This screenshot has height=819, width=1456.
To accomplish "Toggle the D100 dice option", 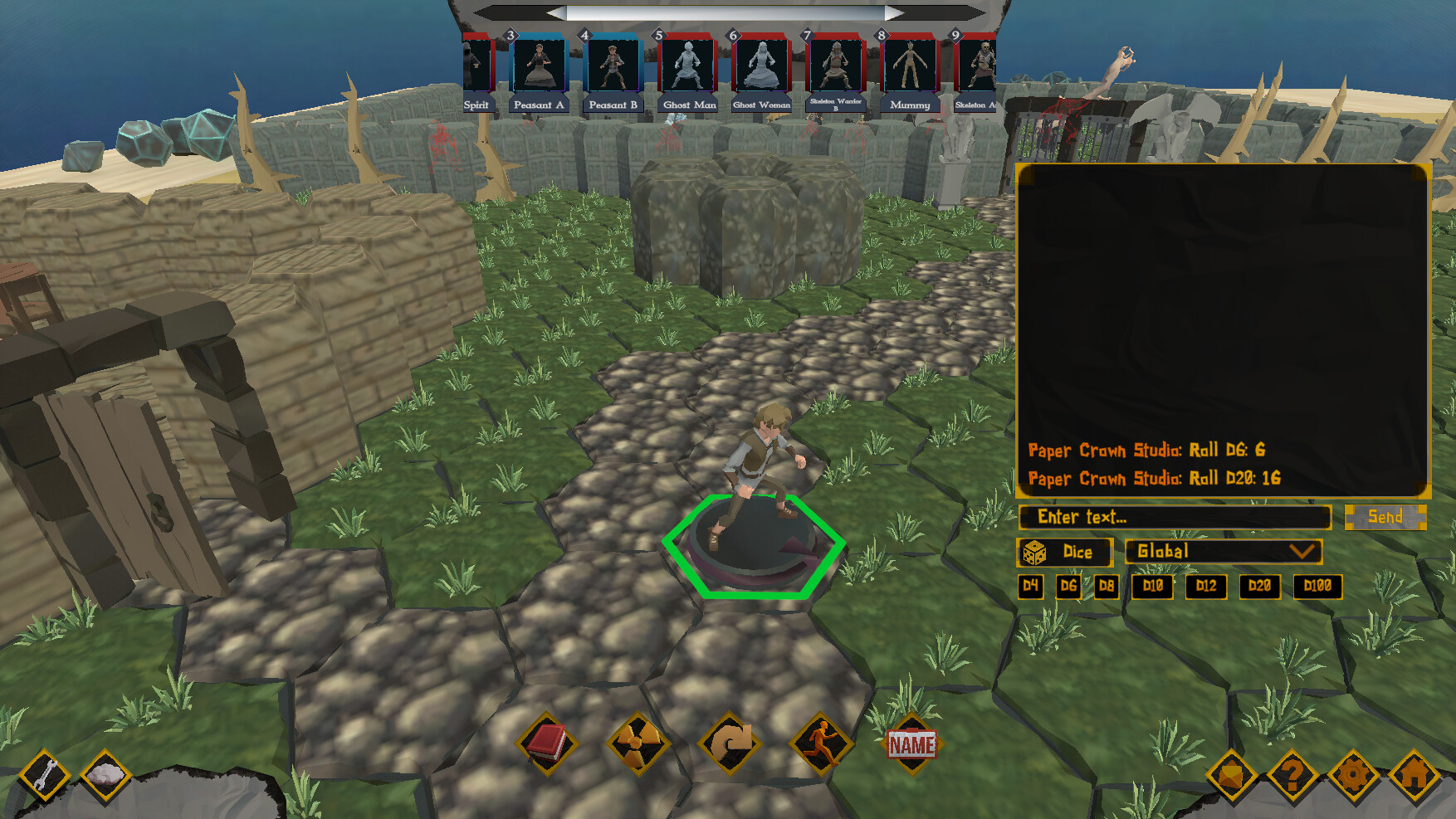I will 1321,587.
